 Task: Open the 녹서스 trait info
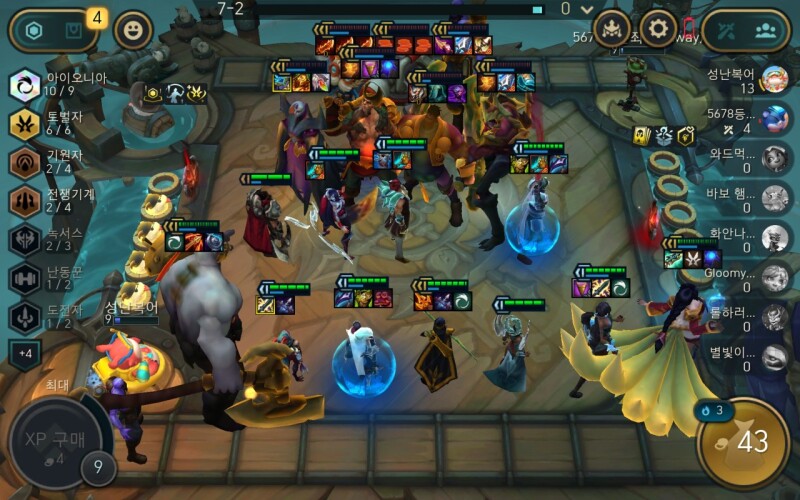(x=55, y=239)
